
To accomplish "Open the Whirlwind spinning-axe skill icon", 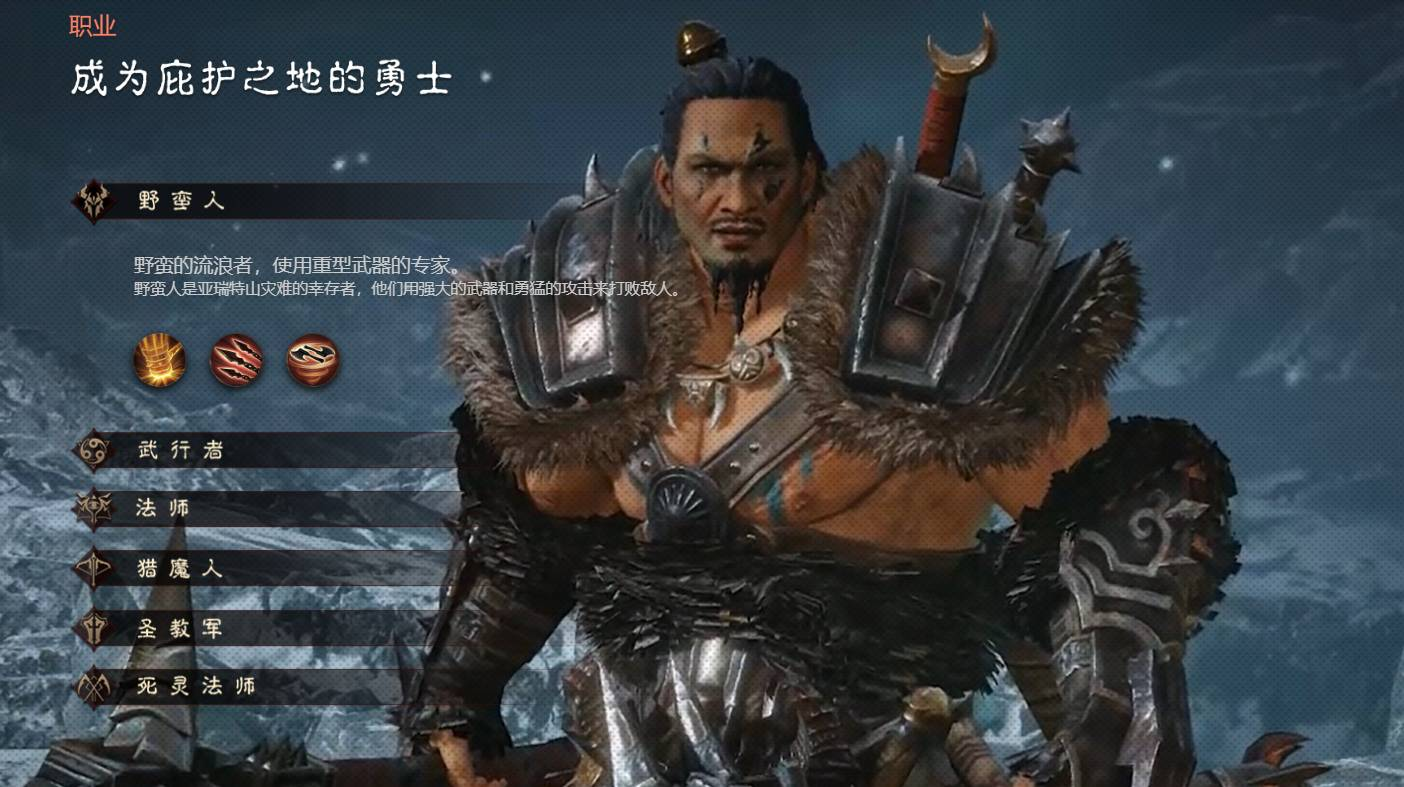I will 312,362.
